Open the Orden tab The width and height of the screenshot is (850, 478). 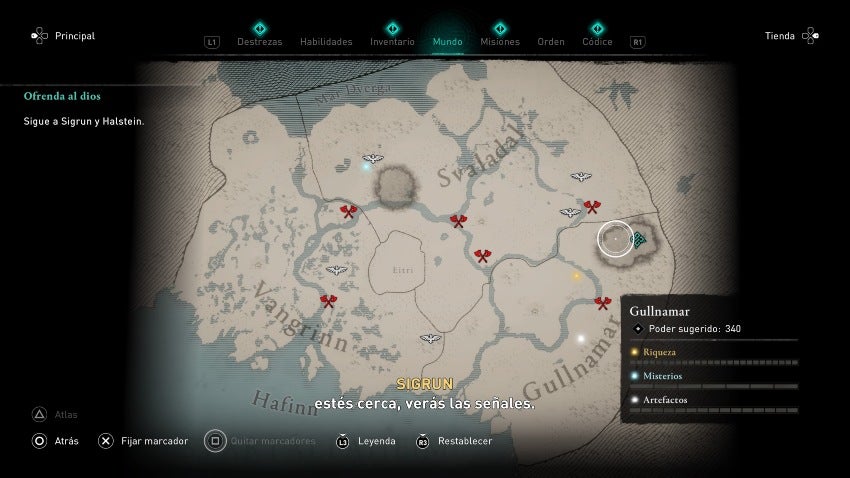pyautogui.click(x=551, y=42)
